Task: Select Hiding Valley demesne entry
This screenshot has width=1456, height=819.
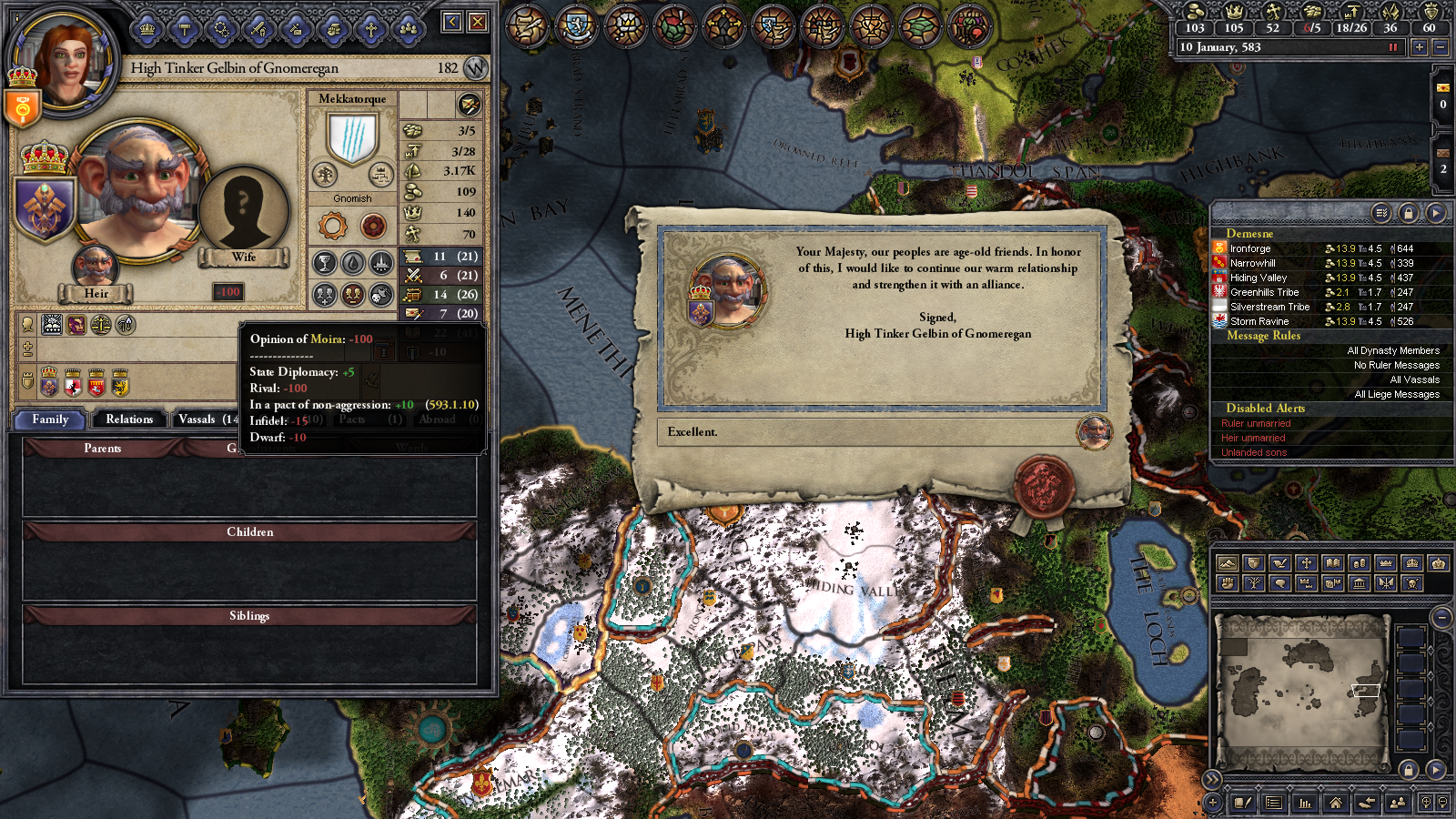Action: point(1258,278)
